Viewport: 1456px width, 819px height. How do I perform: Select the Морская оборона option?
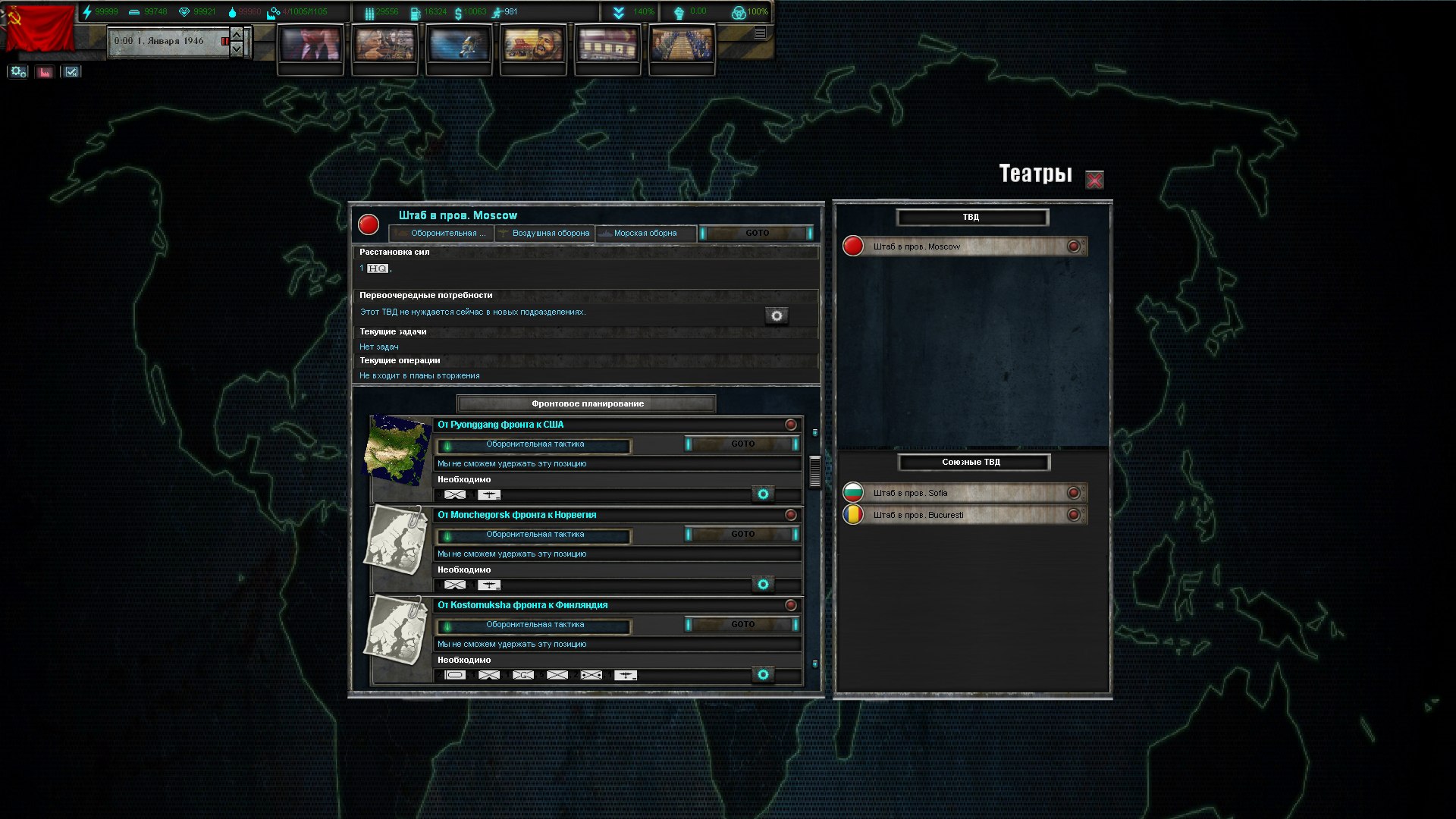[645, 234]
